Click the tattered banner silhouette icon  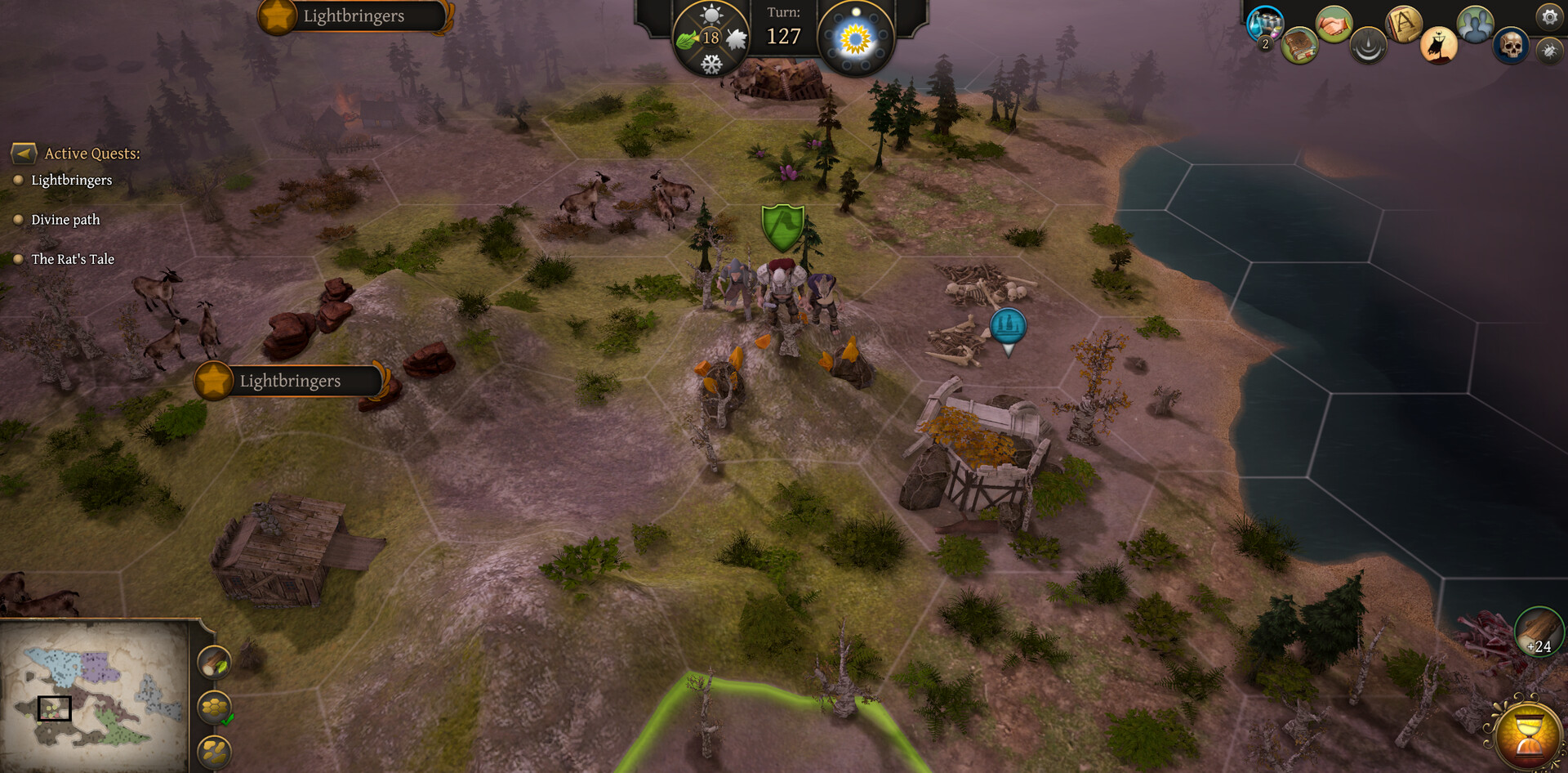tap(1438, 45)
